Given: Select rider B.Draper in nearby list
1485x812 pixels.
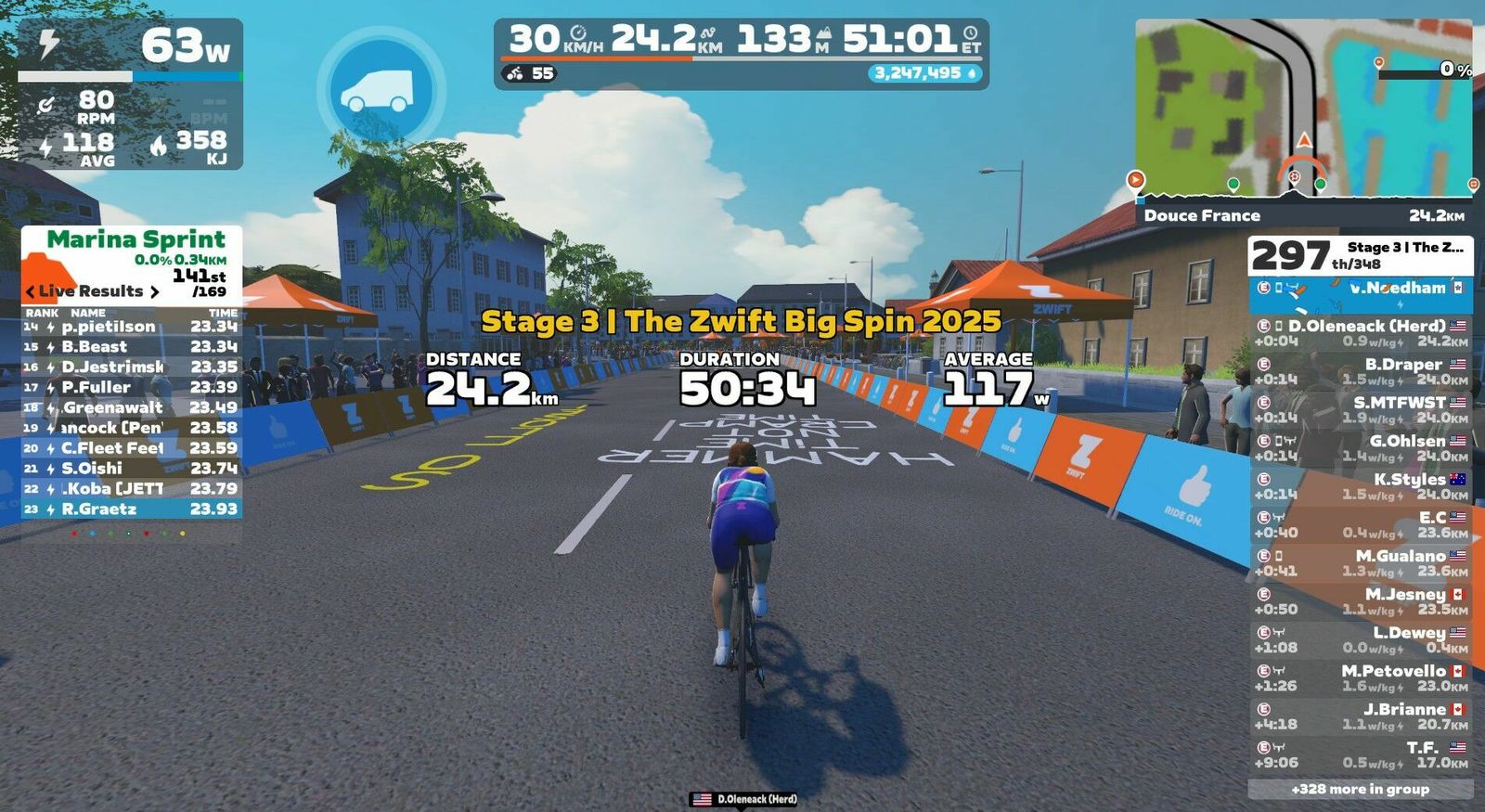Looking at the screenshot, I should point(1360,371).
